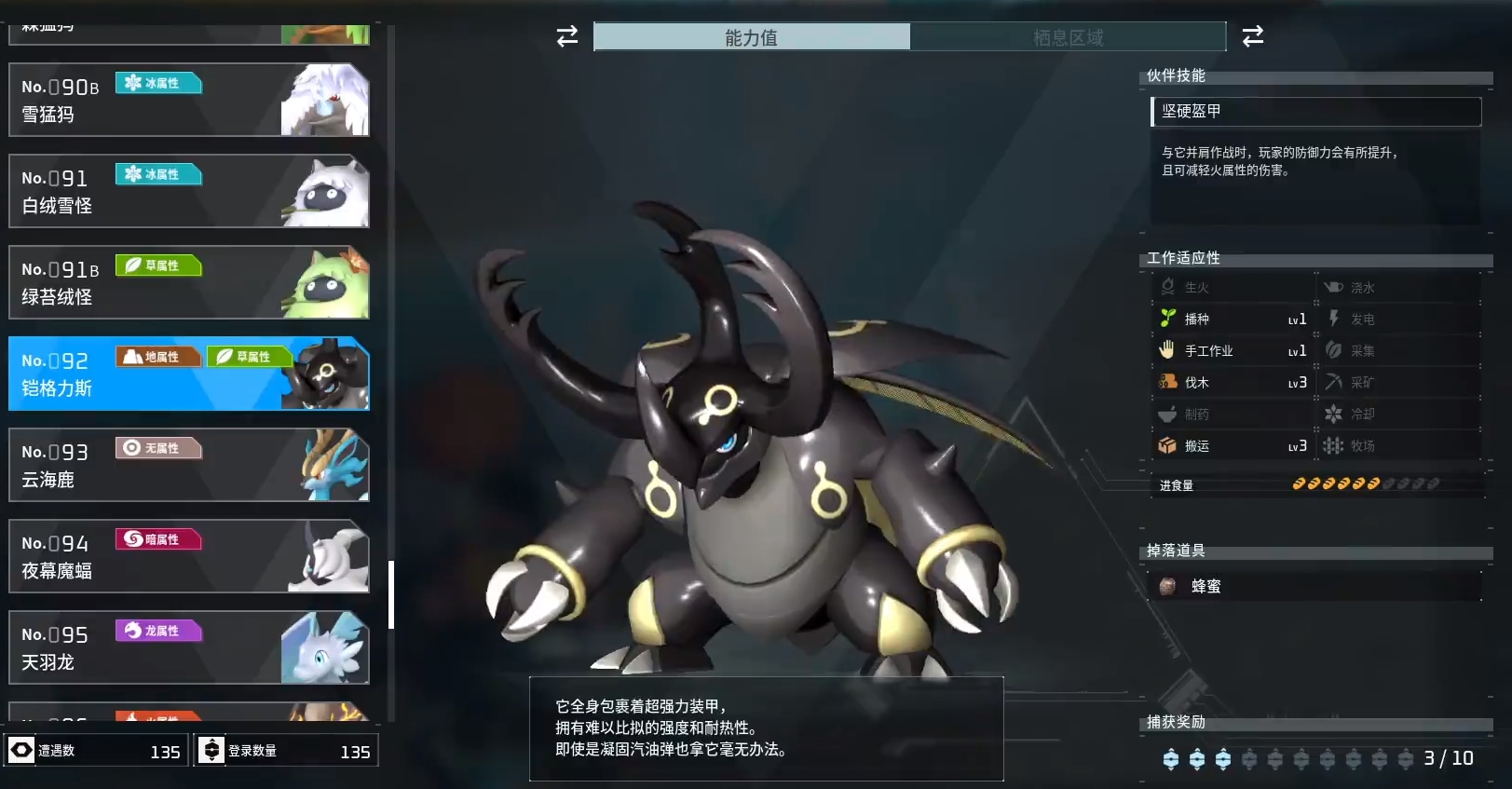Toggle the 地属性 ground type badge on 铠格力斯
Image resolution: width=1512 pixels, height=789 pixels.
[158, 357]
